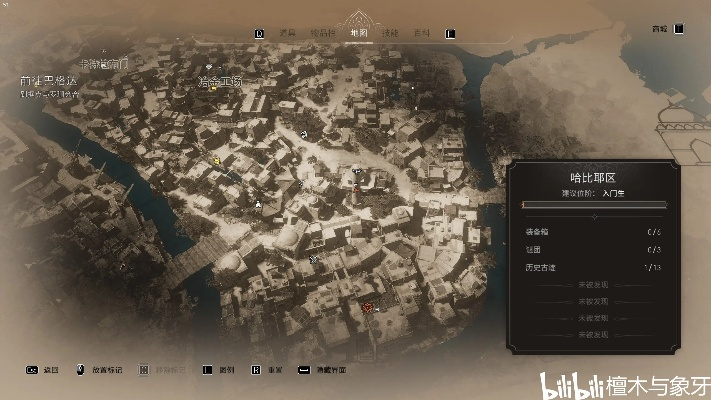This screenshot has height=400, width=711.
Task: Select the 地图 (Map) tab
Action: [358, 32]
